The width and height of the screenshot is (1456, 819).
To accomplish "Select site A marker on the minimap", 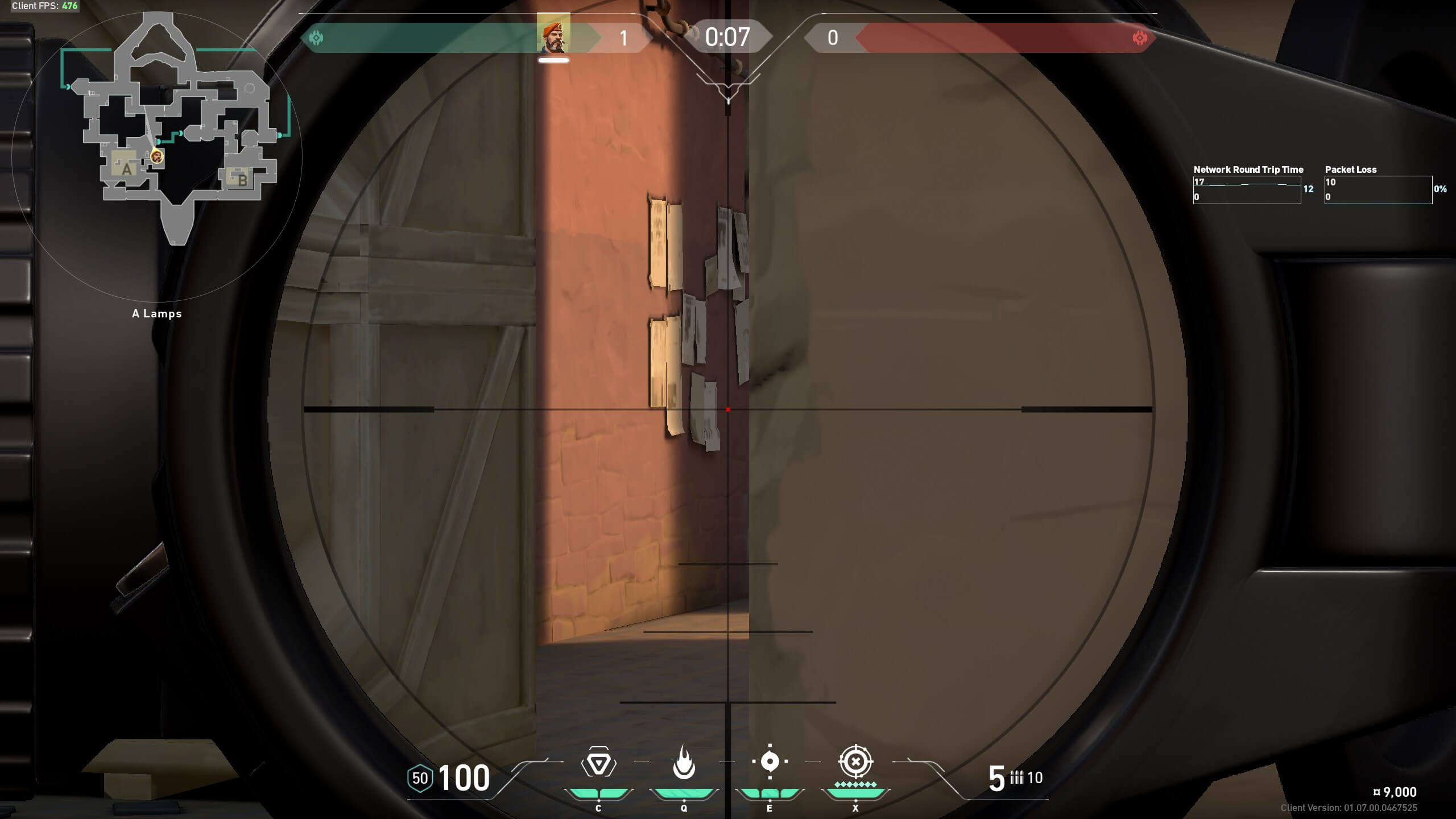I will [x=126, y=169].
